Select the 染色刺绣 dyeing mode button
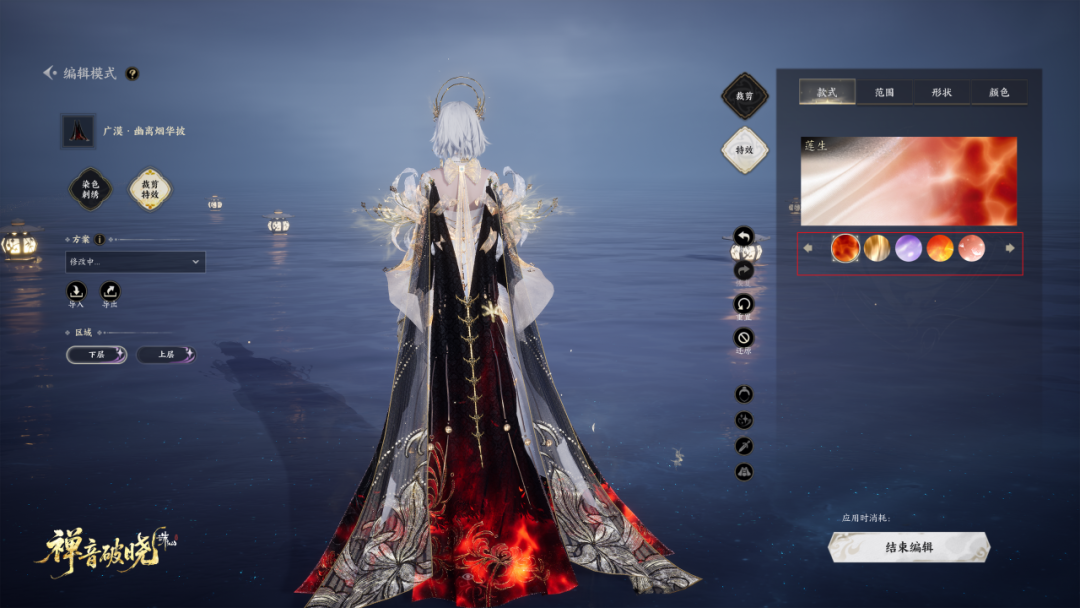Screen dimensions: 1080x608 pos(90,189)
